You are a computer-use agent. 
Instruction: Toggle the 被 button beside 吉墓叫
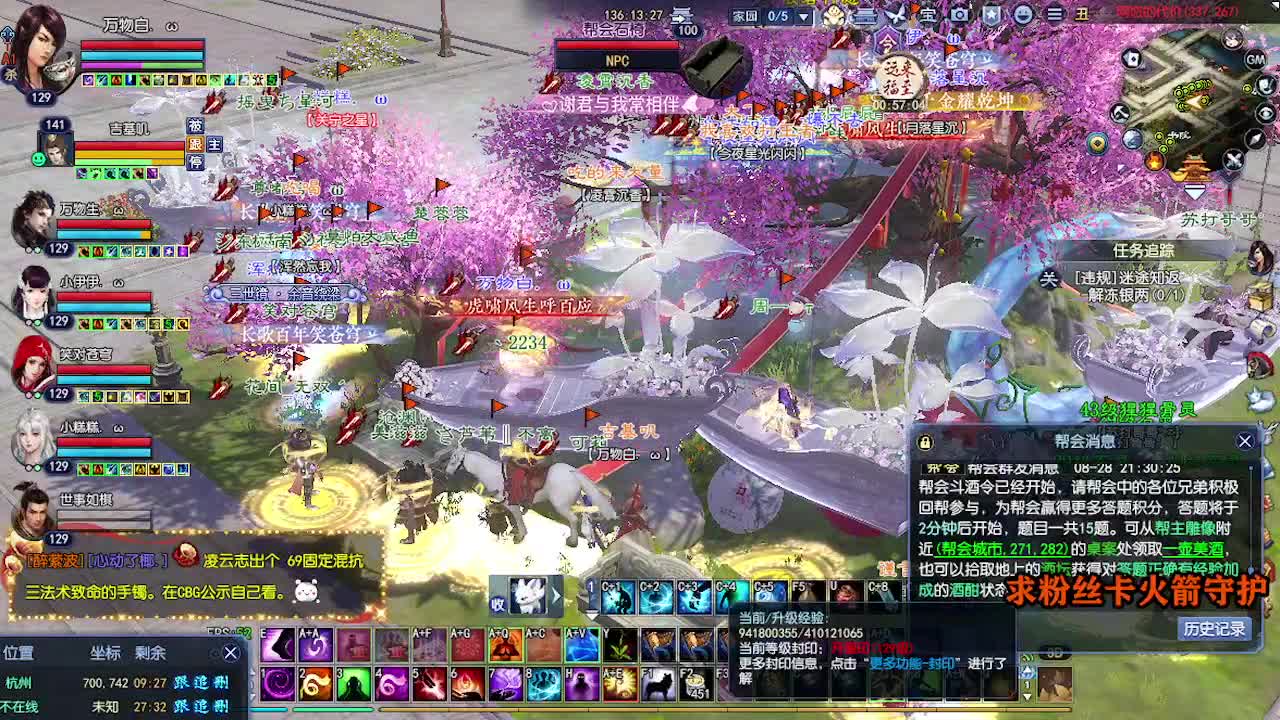(x=196, y=126)
